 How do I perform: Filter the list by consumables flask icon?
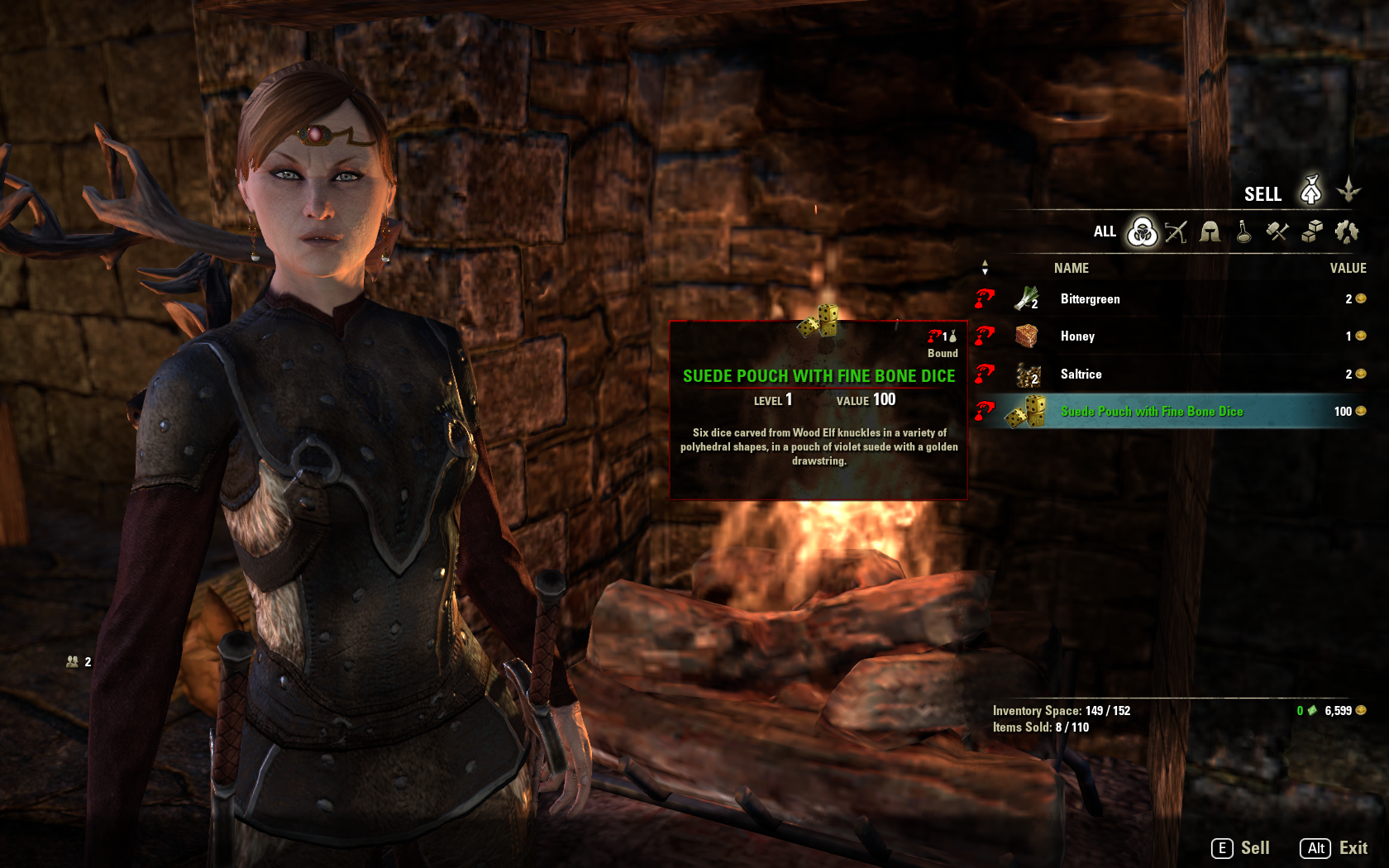click(1243, 232)
